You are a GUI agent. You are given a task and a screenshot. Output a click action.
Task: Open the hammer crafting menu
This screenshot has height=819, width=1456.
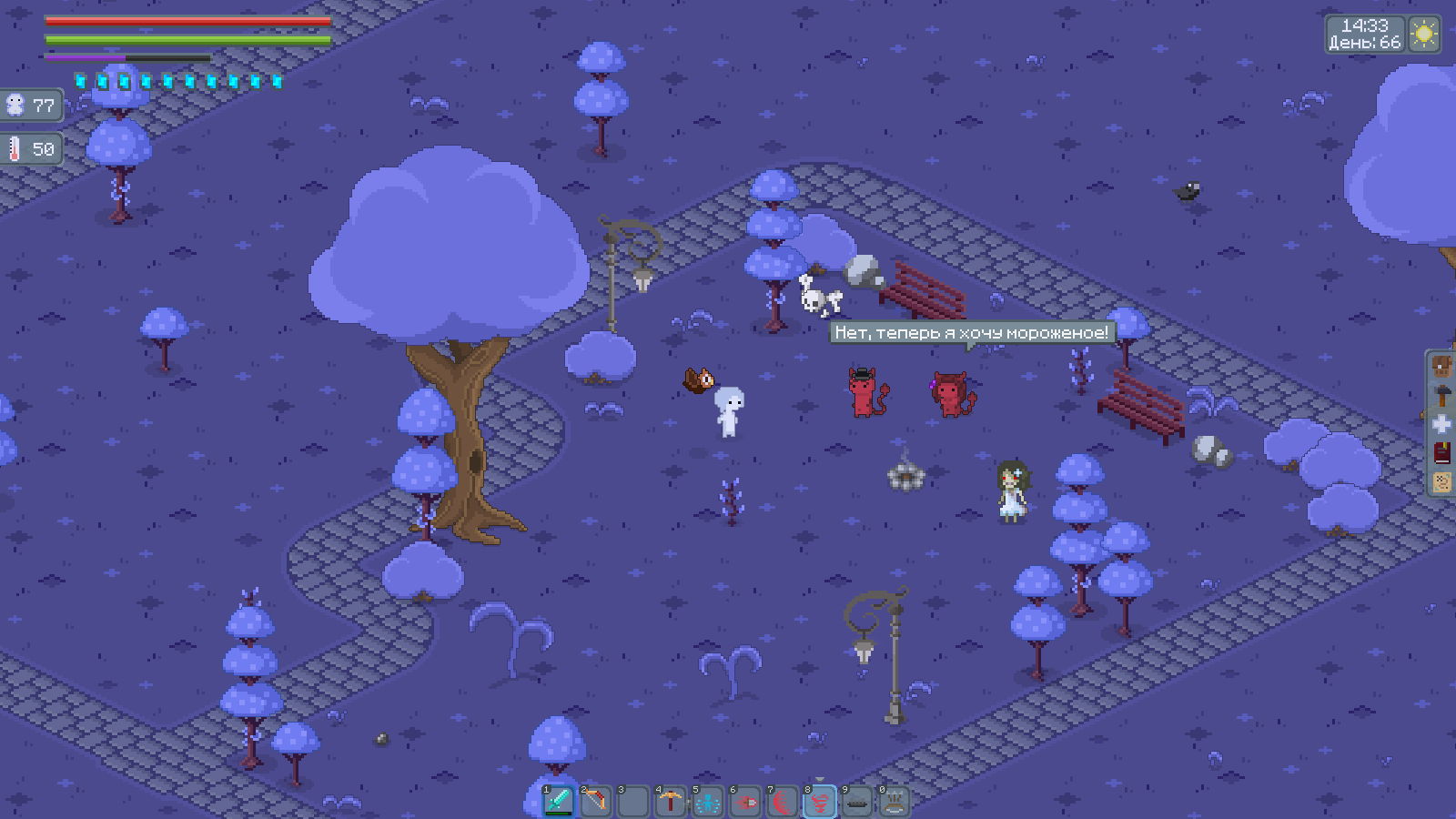click(1442, 396)
